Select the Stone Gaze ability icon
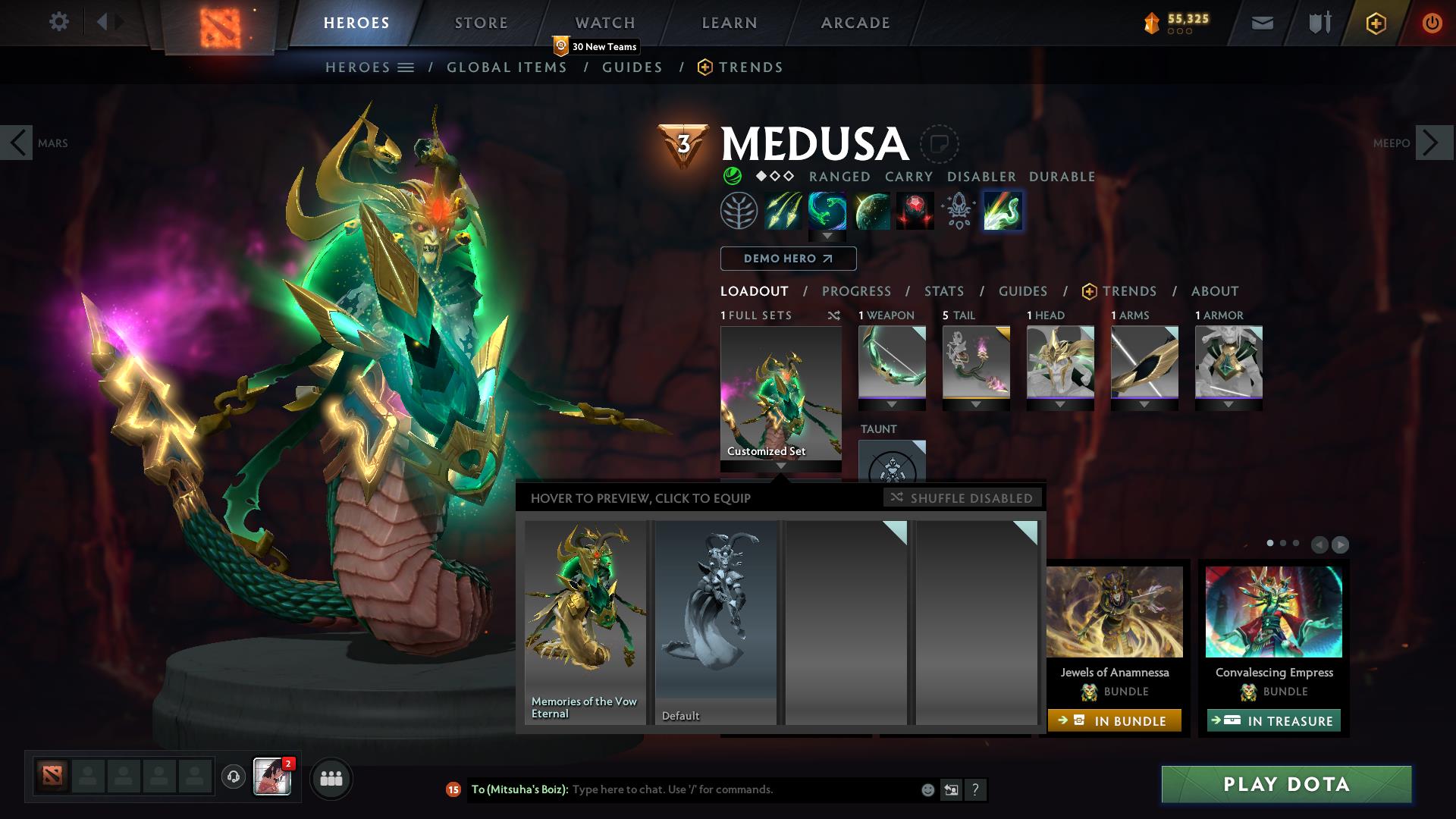The width and height of the screenshot is (1456, 819). [x=915, y=211]
